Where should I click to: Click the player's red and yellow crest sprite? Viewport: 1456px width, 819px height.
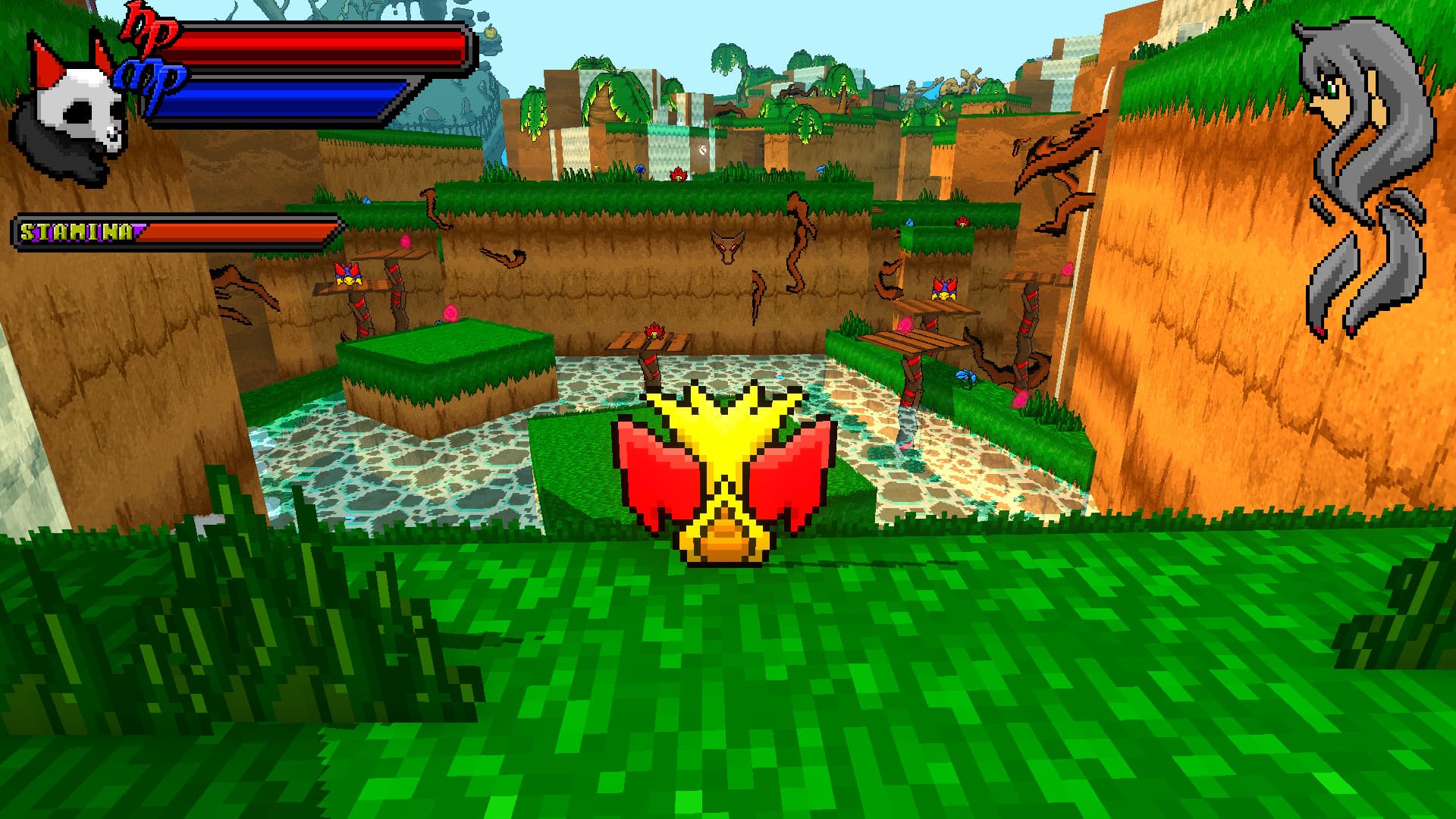point(728,470)
